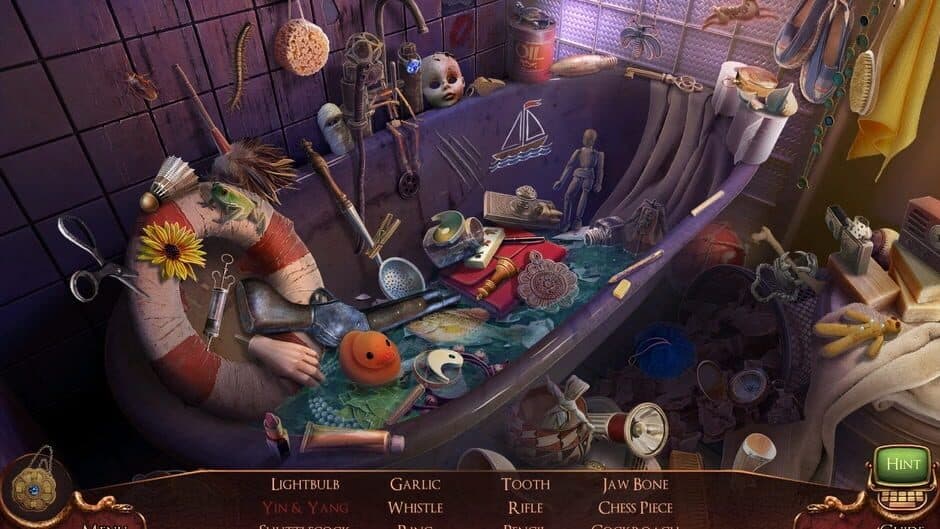Open the Menu button
This screenshot has width=940, height=529.
(105, 524)
